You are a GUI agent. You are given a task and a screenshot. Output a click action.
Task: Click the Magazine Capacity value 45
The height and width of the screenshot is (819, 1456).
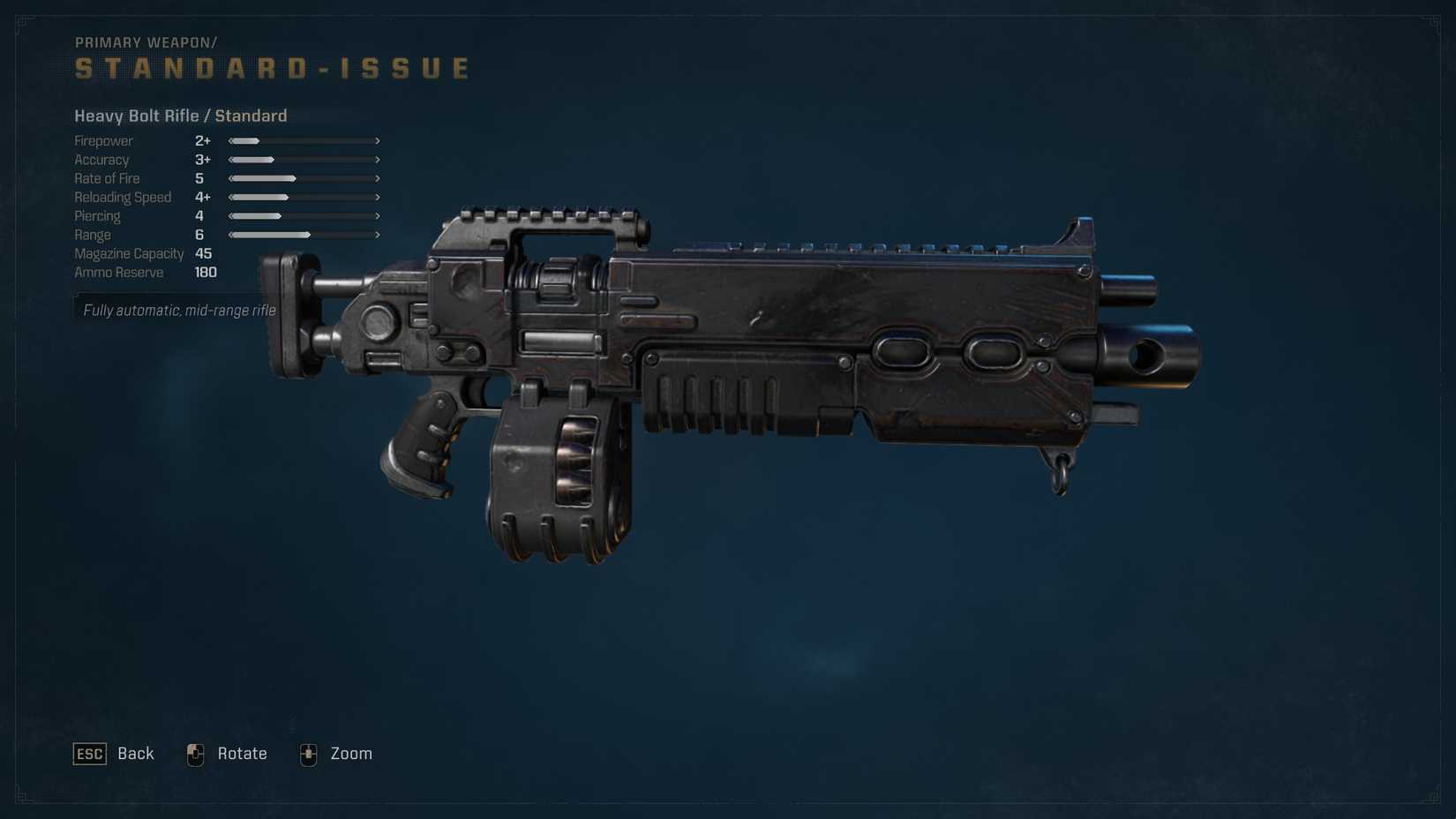(203, 253)
